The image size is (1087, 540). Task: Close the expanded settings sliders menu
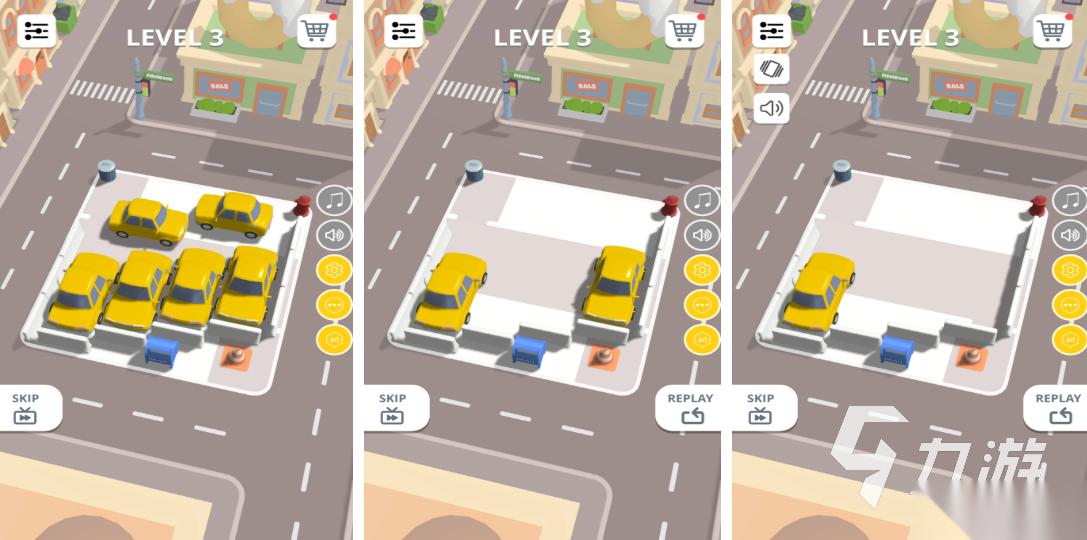click(771, 31)
